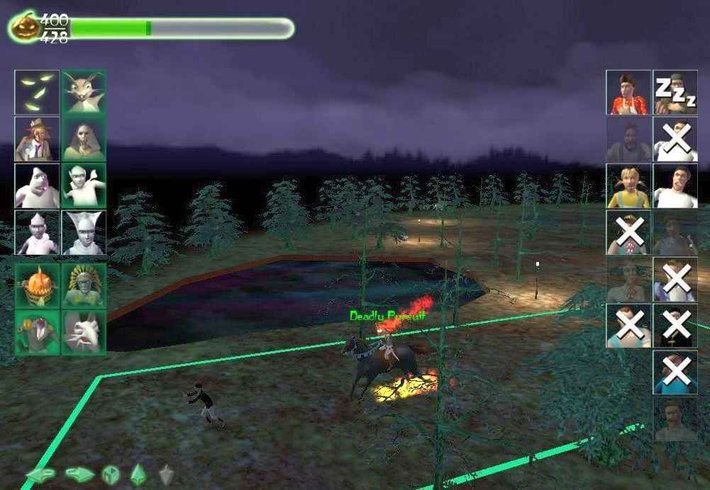Select the dark-haired mortal in white shirt

click(x=675, y=186)
